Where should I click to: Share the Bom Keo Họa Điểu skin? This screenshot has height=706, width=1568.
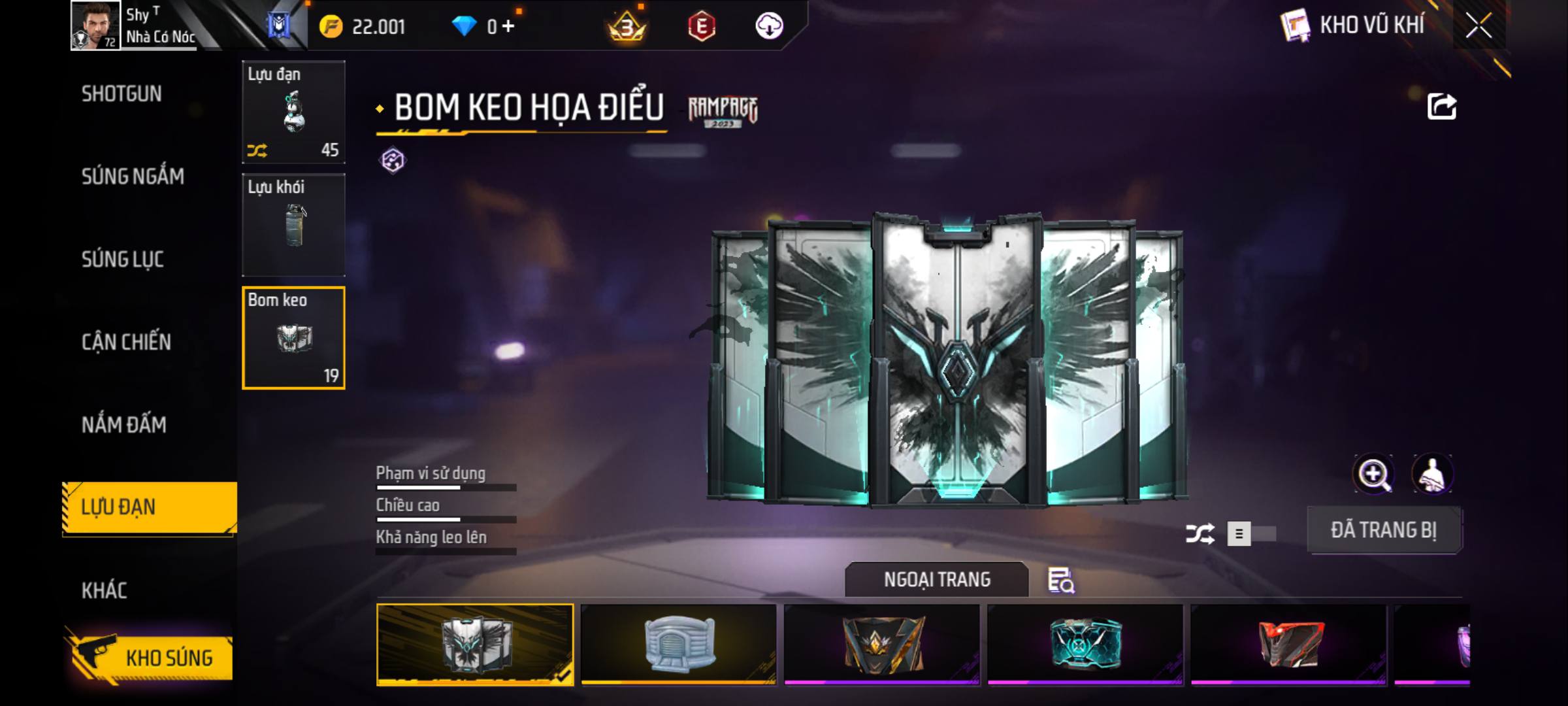1441,107
